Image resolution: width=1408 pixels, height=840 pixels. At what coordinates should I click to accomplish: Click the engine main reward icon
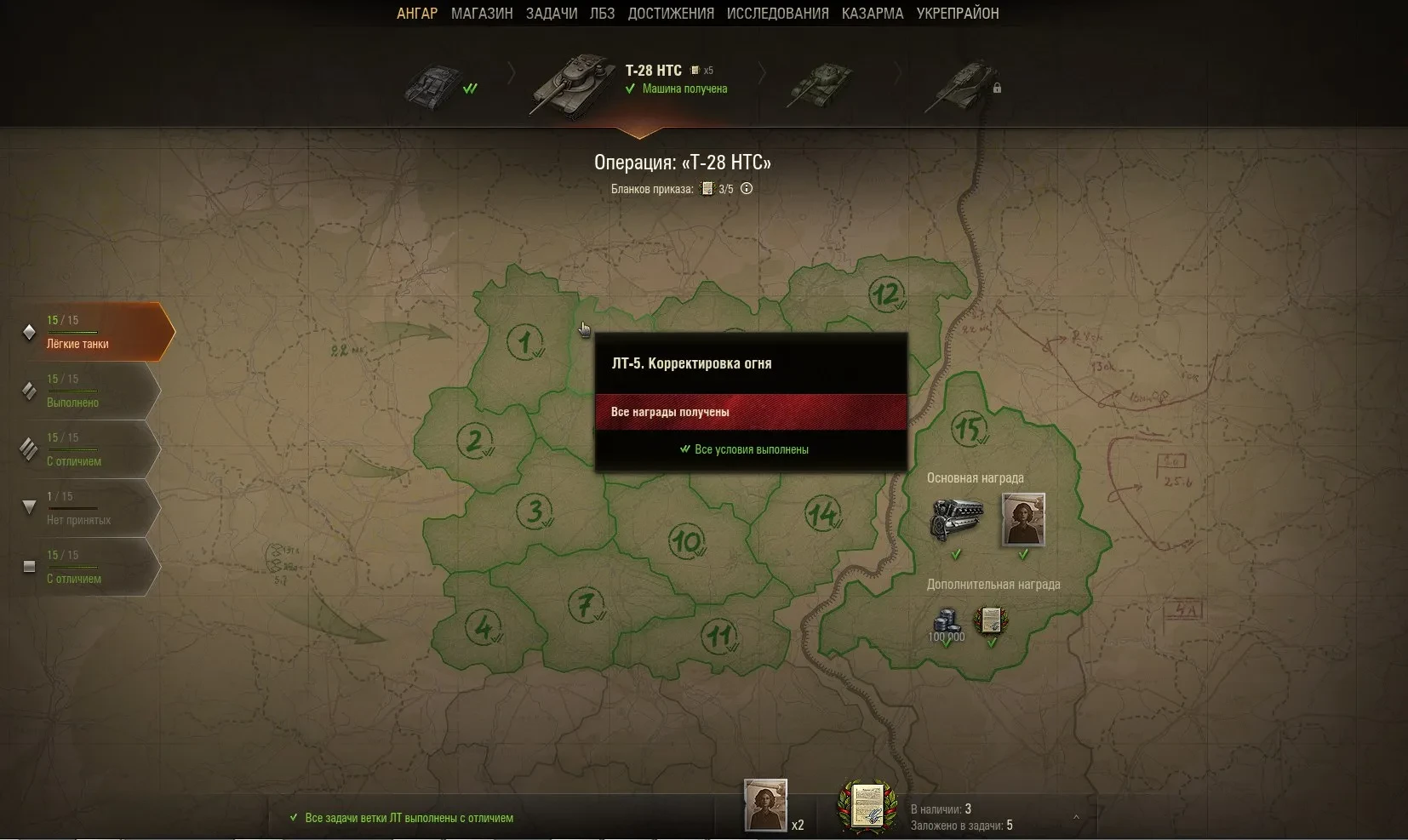point(957,518)
